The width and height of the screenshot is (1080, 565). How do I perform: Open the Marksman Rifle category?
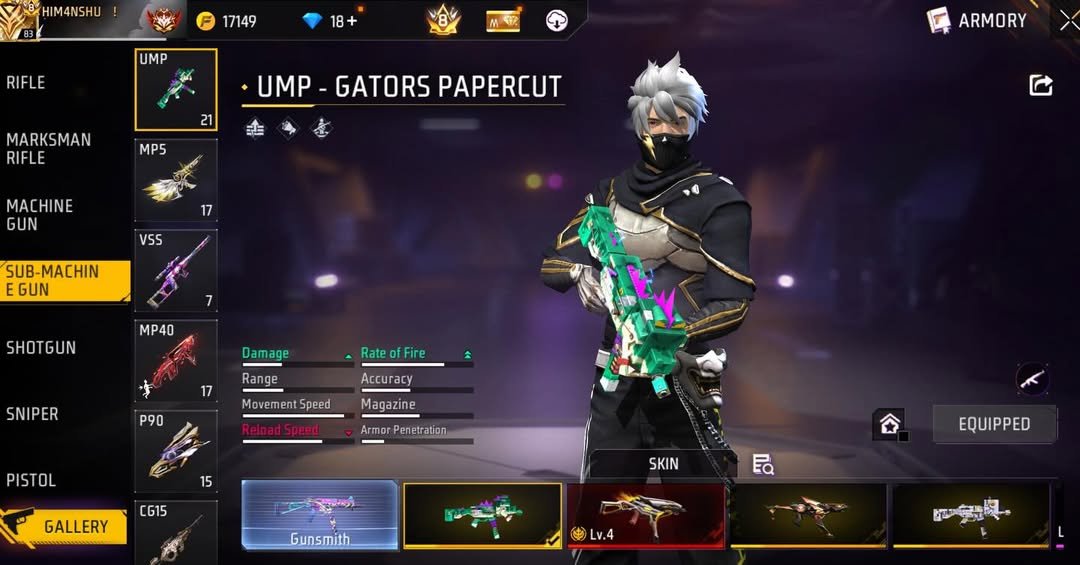coord(48,149)
